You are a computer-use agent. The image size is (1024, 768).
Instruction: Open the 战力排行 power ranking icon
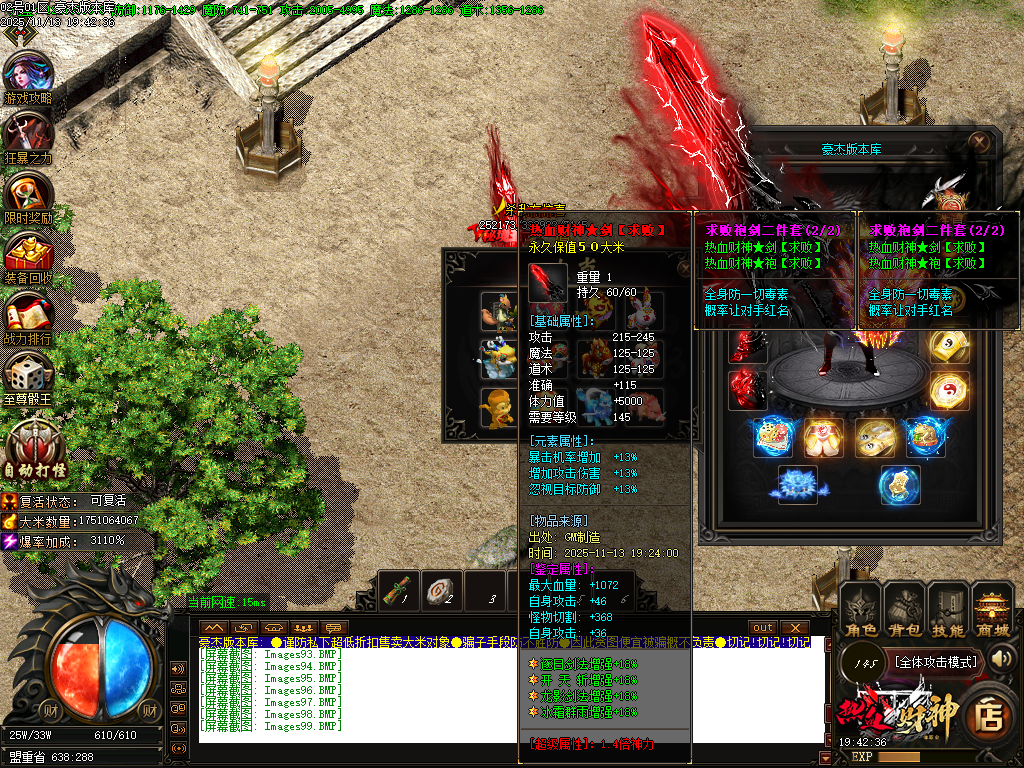pos(28,314)
